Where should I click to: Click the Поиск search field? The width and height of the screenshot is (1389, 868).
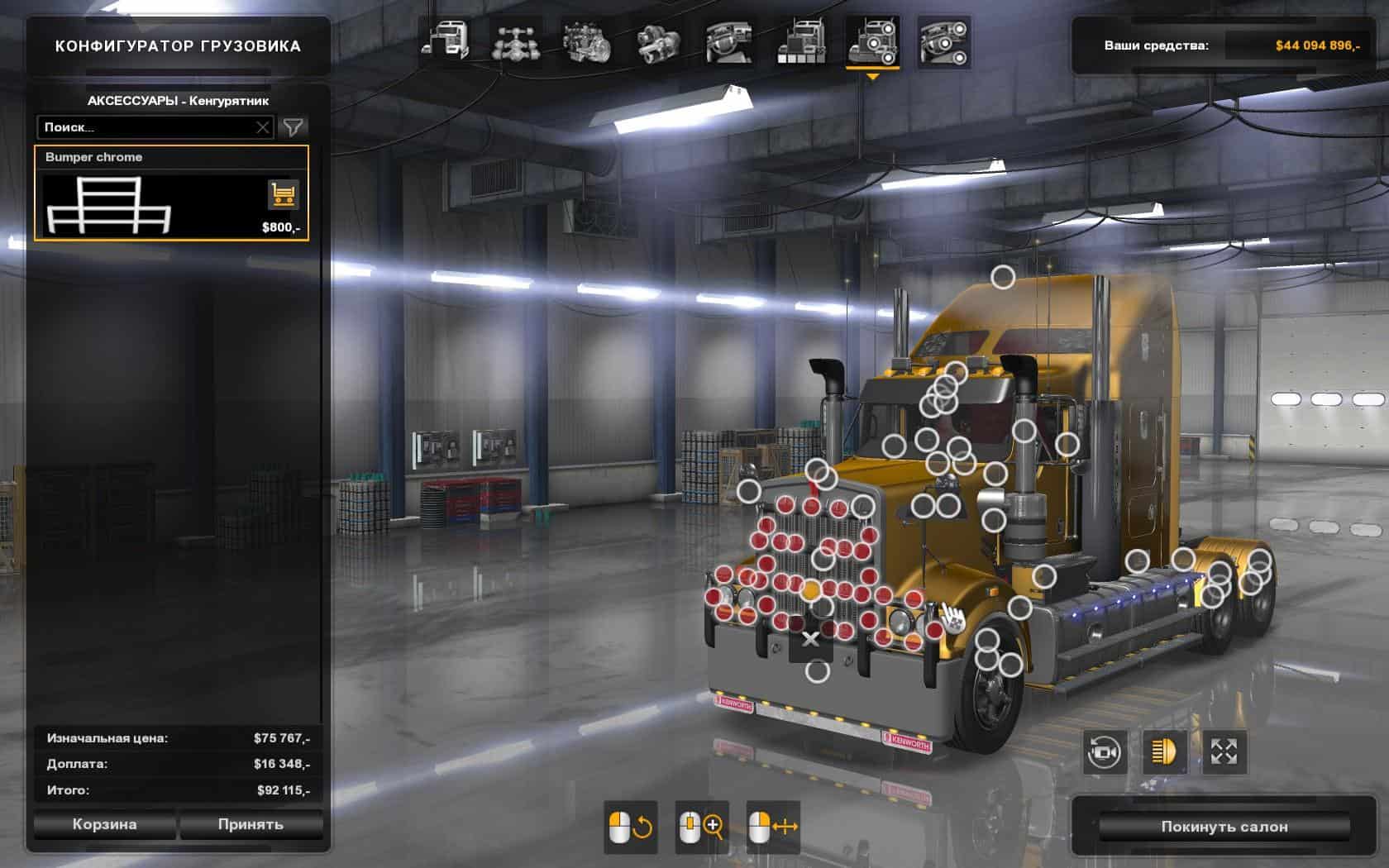145,127
